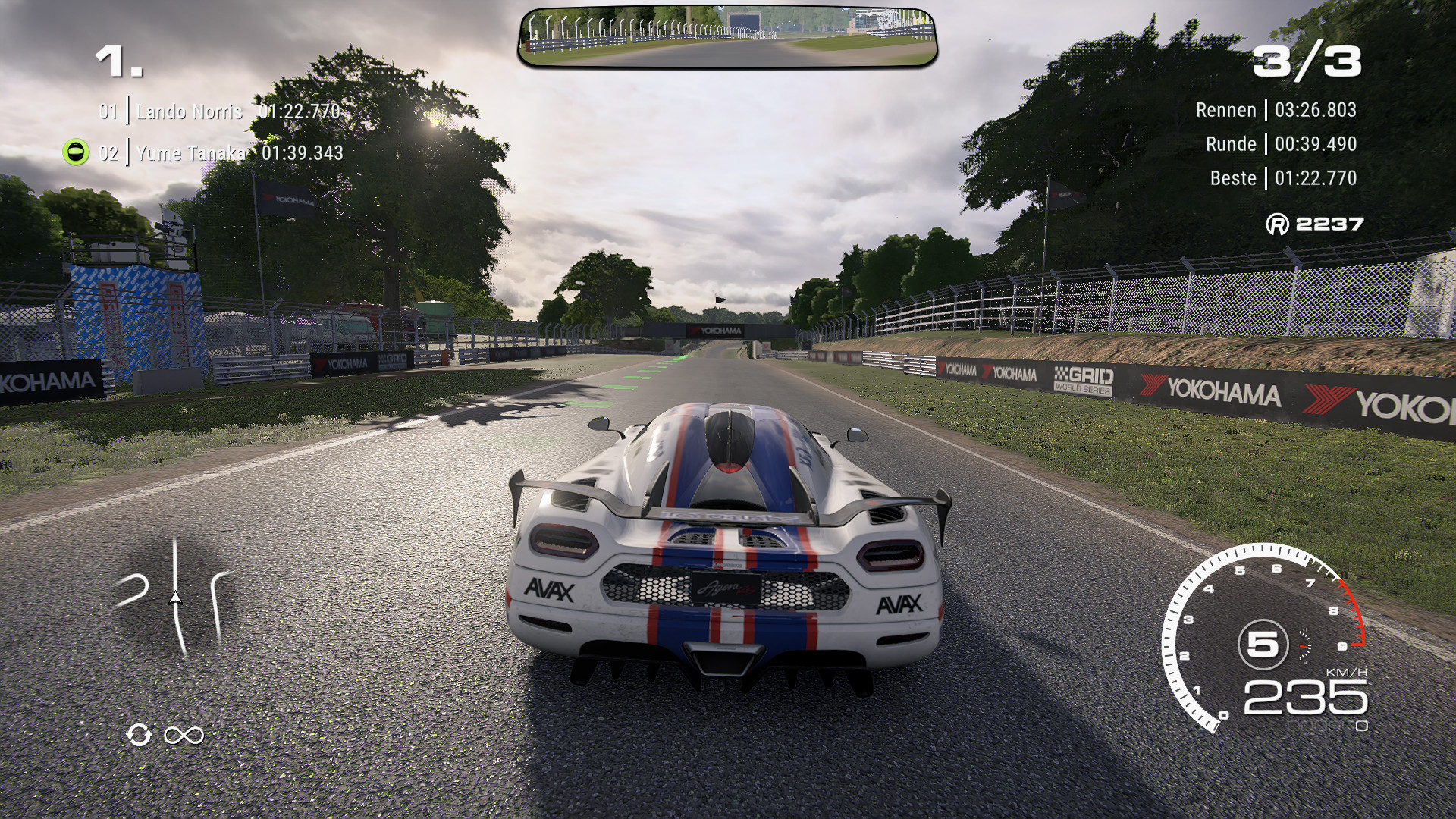This screenshot has width=1456, height=819.
Task: Click the flashback rewind icon
Action: click(x=140, y=735)
